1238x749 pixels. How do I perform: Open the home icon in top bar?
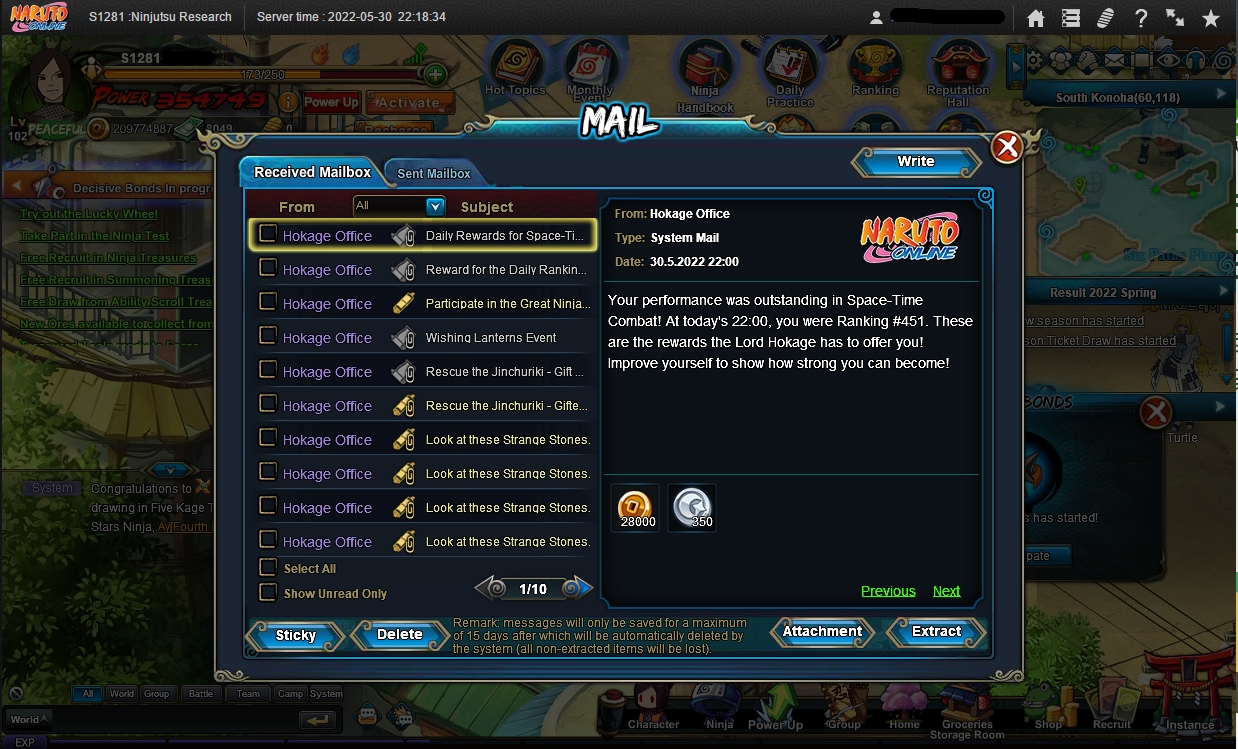(1036, 18)
